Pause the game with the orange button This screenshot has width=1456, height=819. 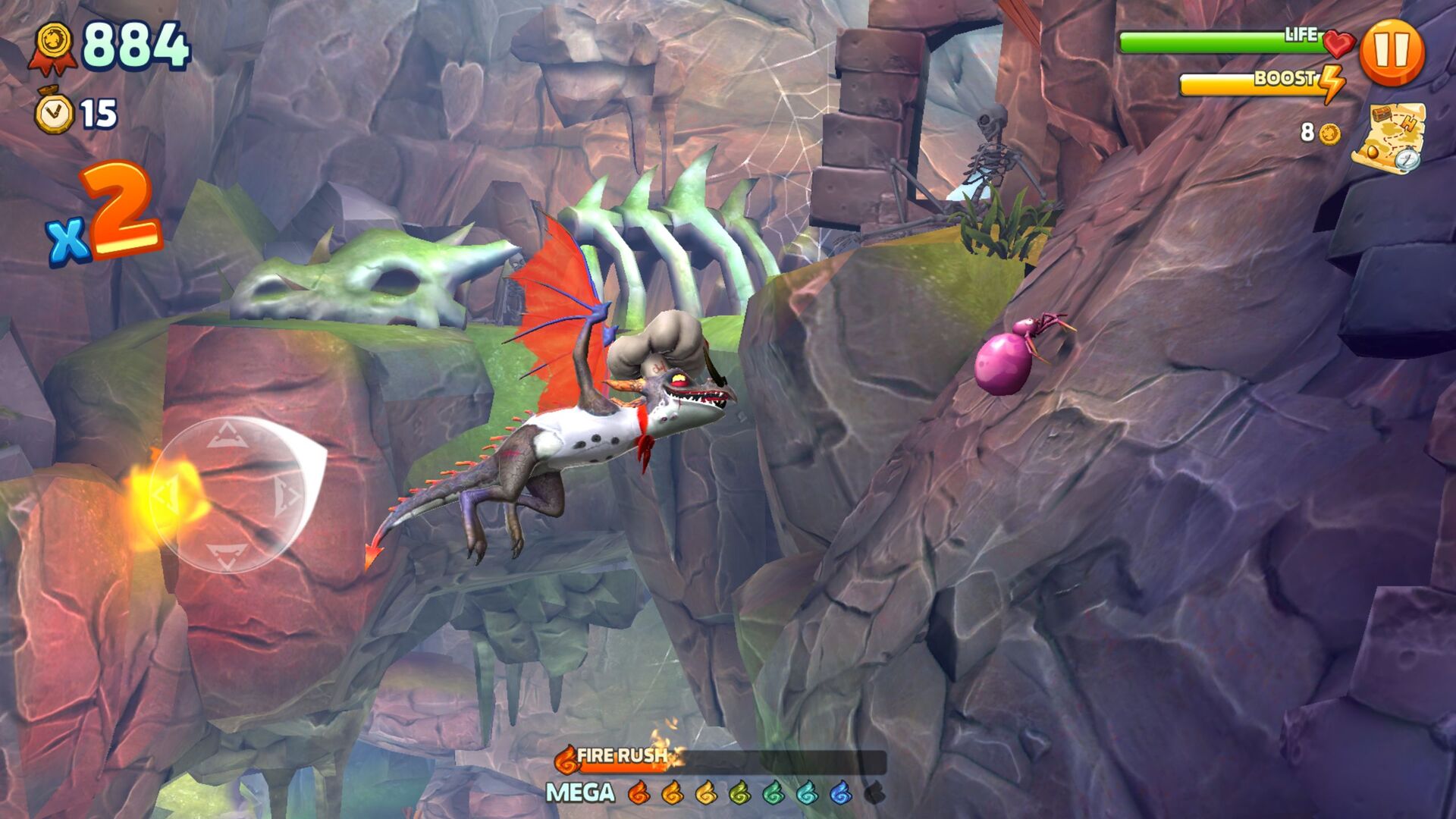click(1392, 52)
